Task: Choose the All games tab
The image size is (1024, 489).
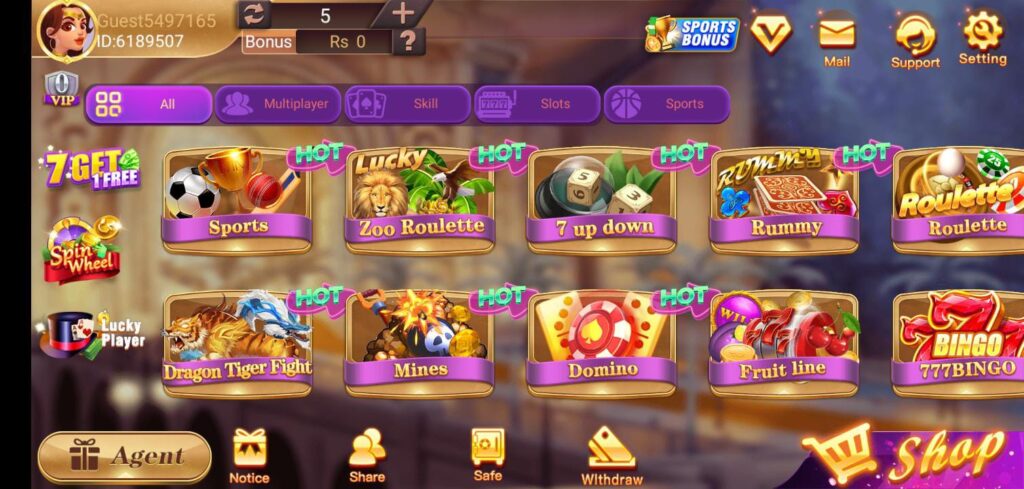Action: [x=148, y=104]
